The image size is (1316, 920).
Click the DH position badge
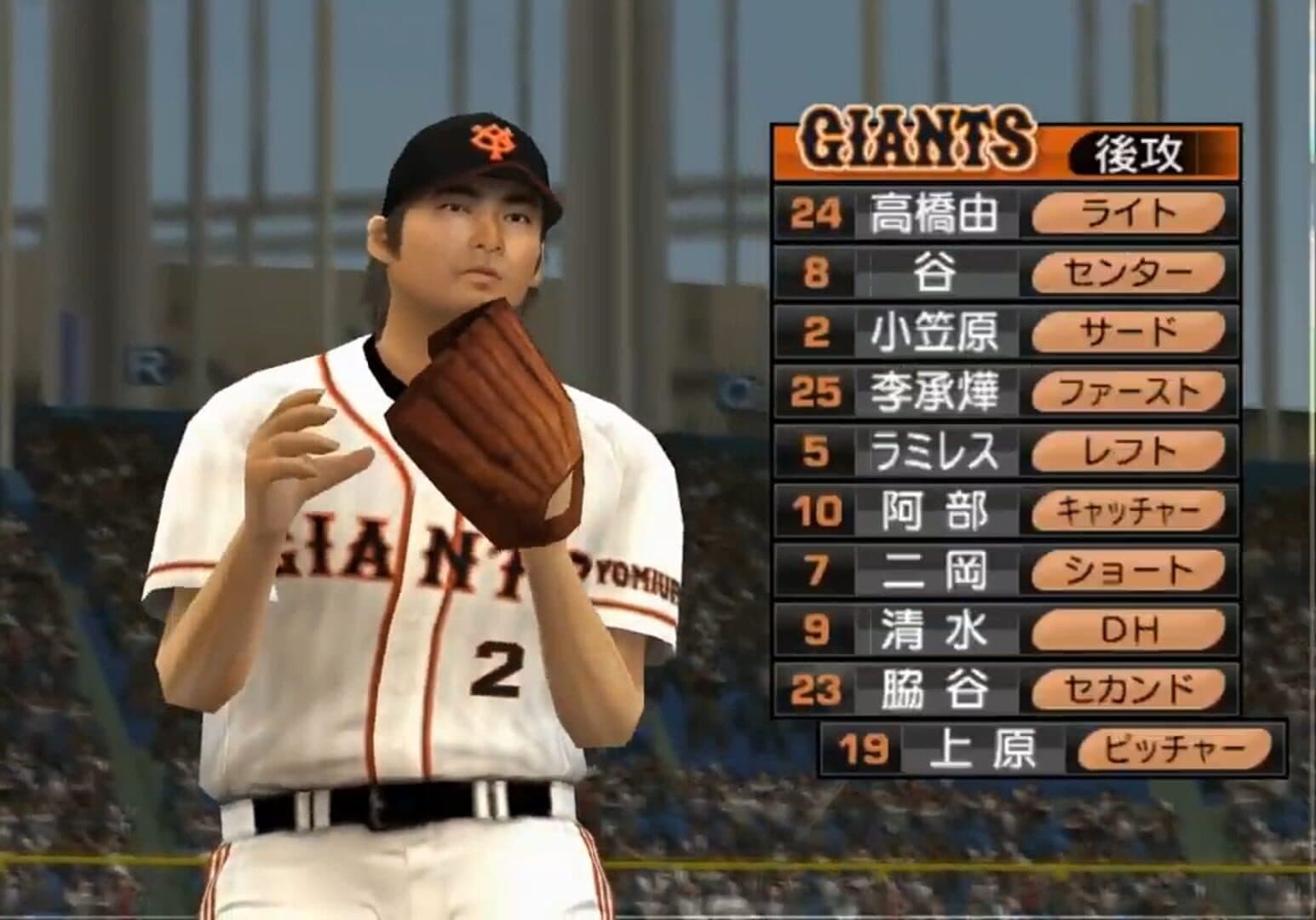point(1128,630)
